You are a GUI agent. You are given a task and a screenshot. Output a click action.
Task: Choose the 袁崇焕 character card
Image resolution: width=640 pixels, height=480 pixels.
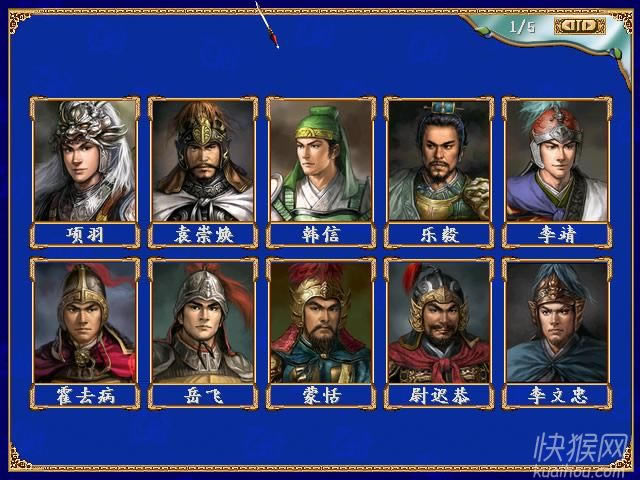(203, 160)
